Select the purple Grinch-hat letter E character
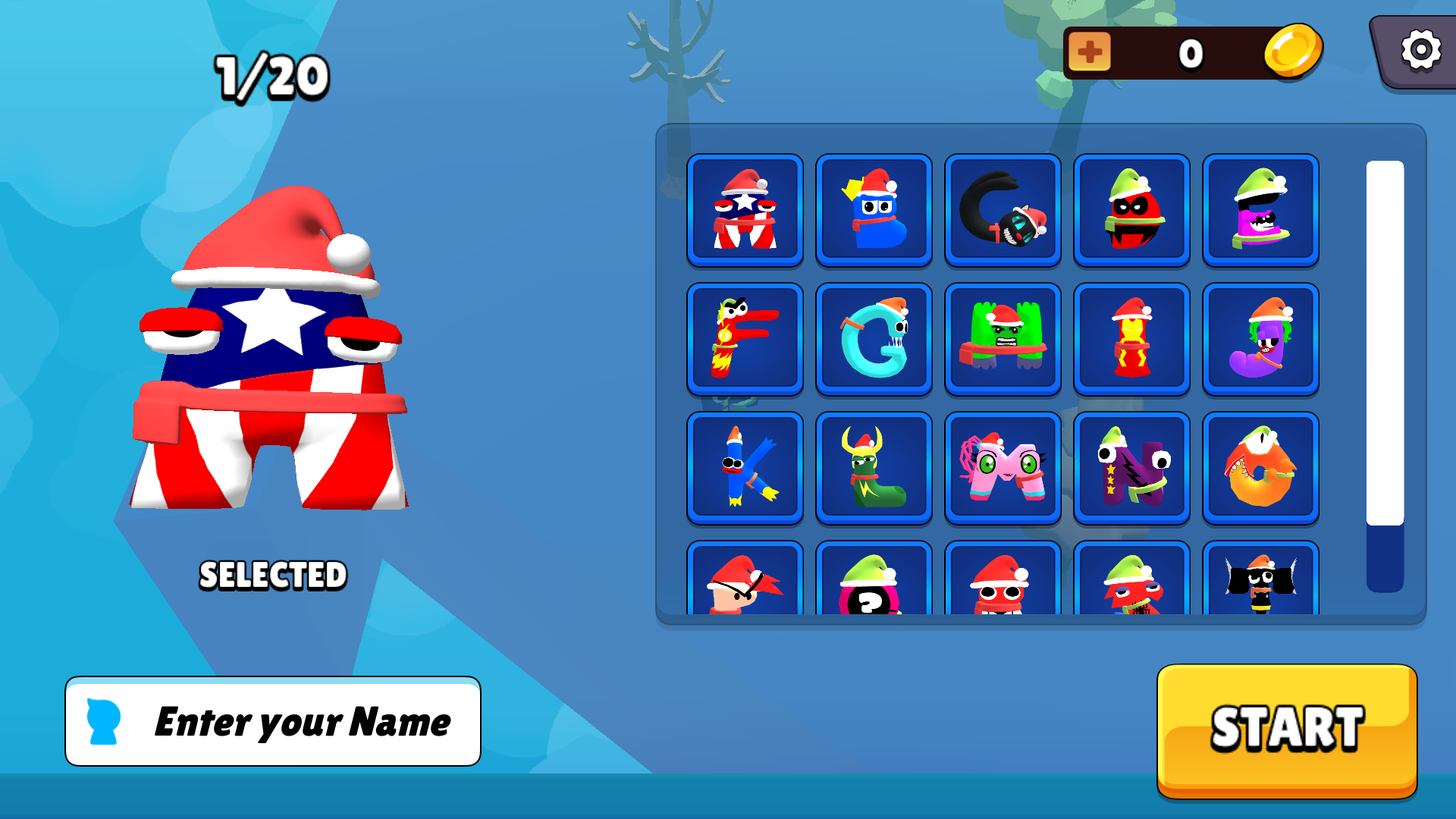The image size is (1456, 819). click(1260, 211)
